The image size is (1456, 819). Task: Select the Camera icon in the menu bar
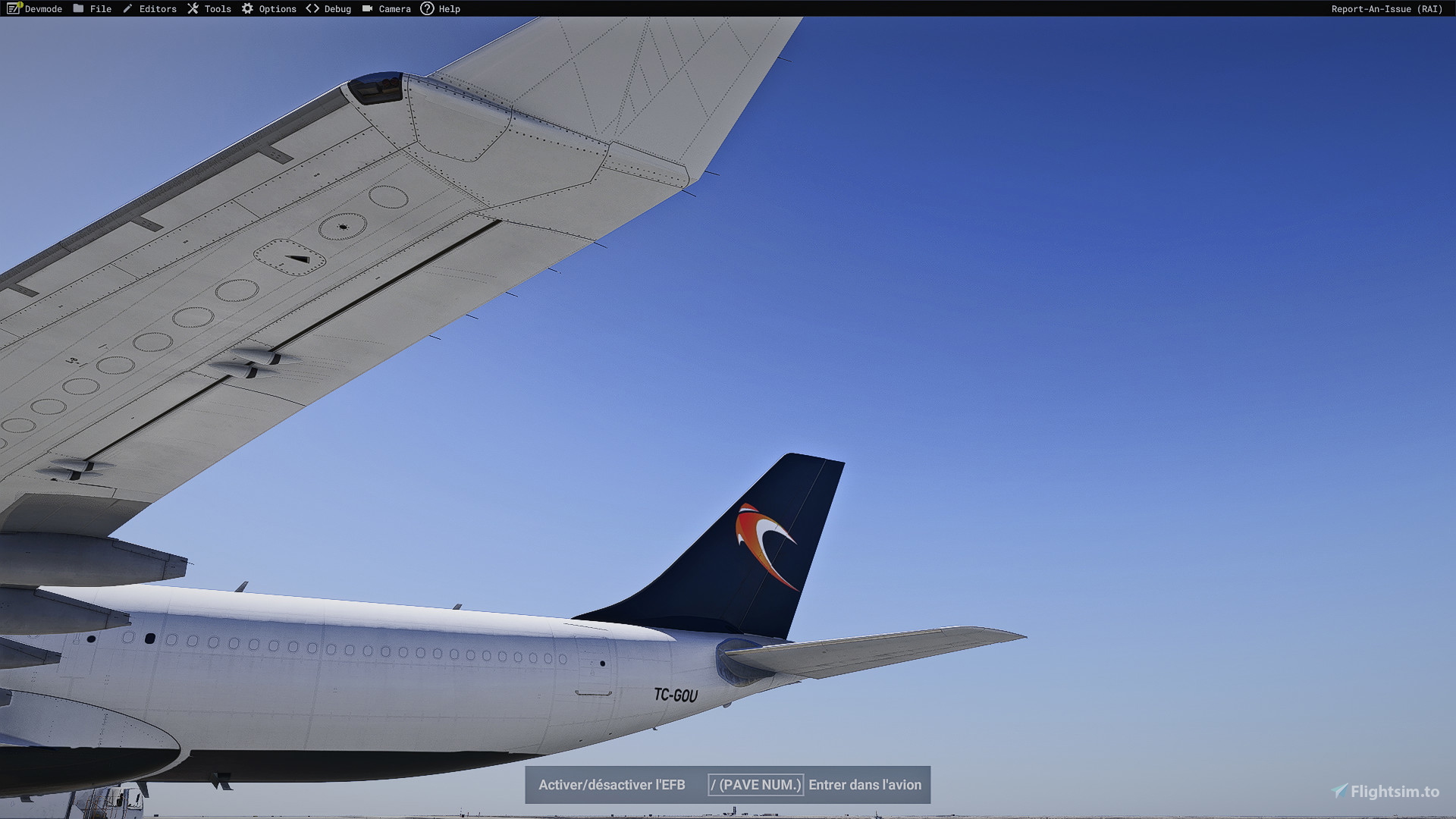pos(368,8)
